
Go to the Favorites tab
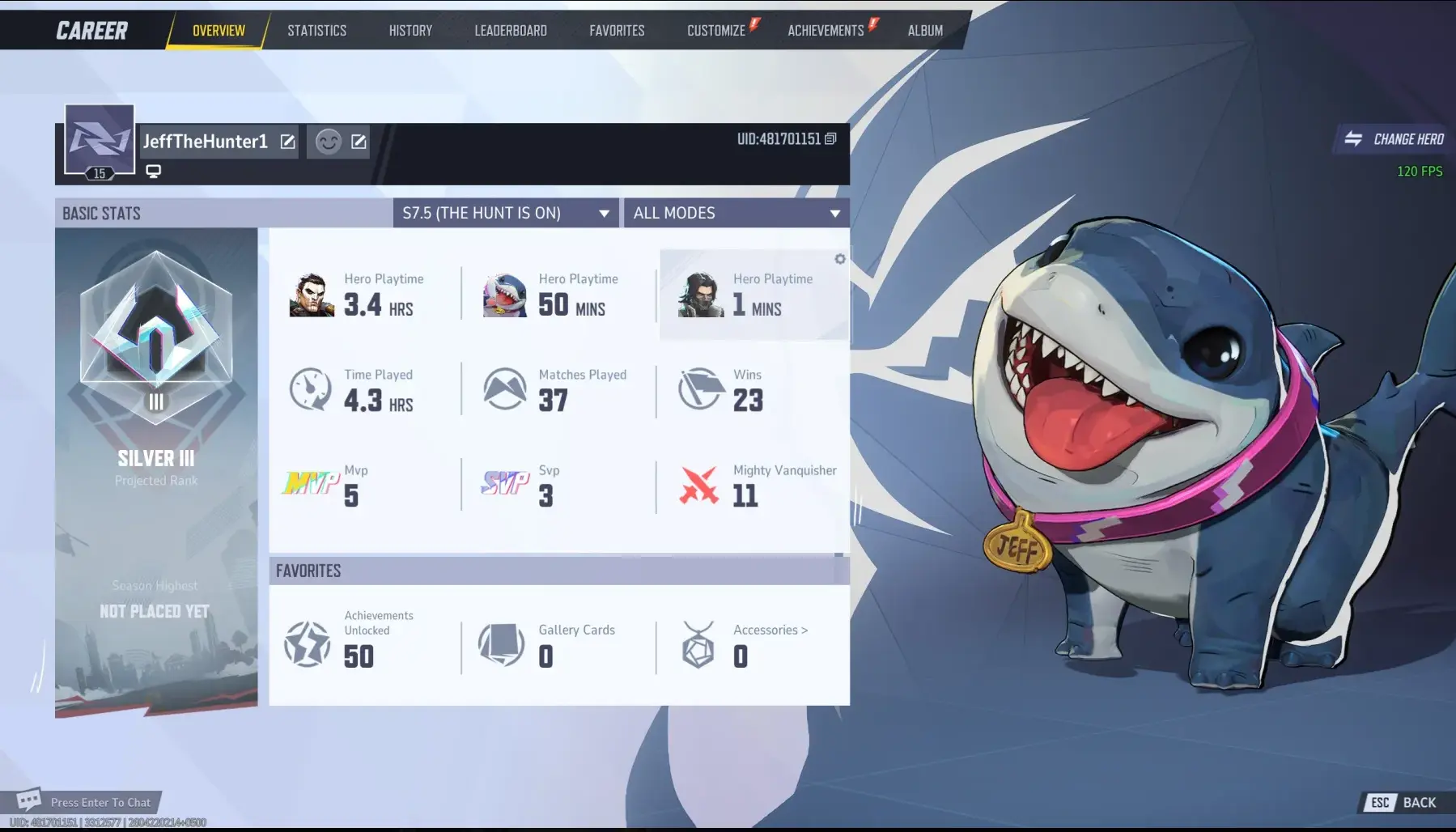[617, 31]
